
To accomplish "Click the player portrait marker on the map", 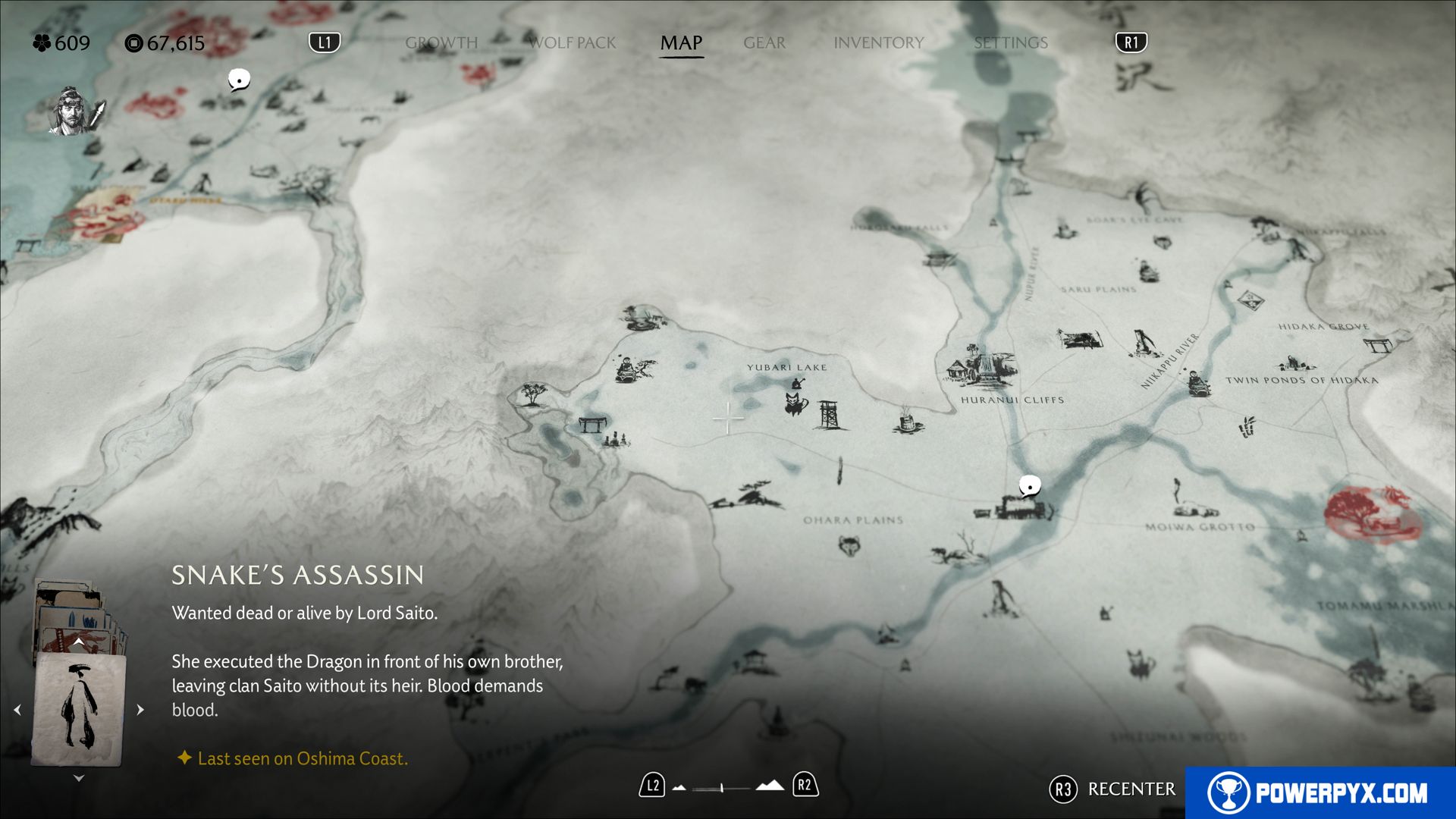I will (71, 111).
